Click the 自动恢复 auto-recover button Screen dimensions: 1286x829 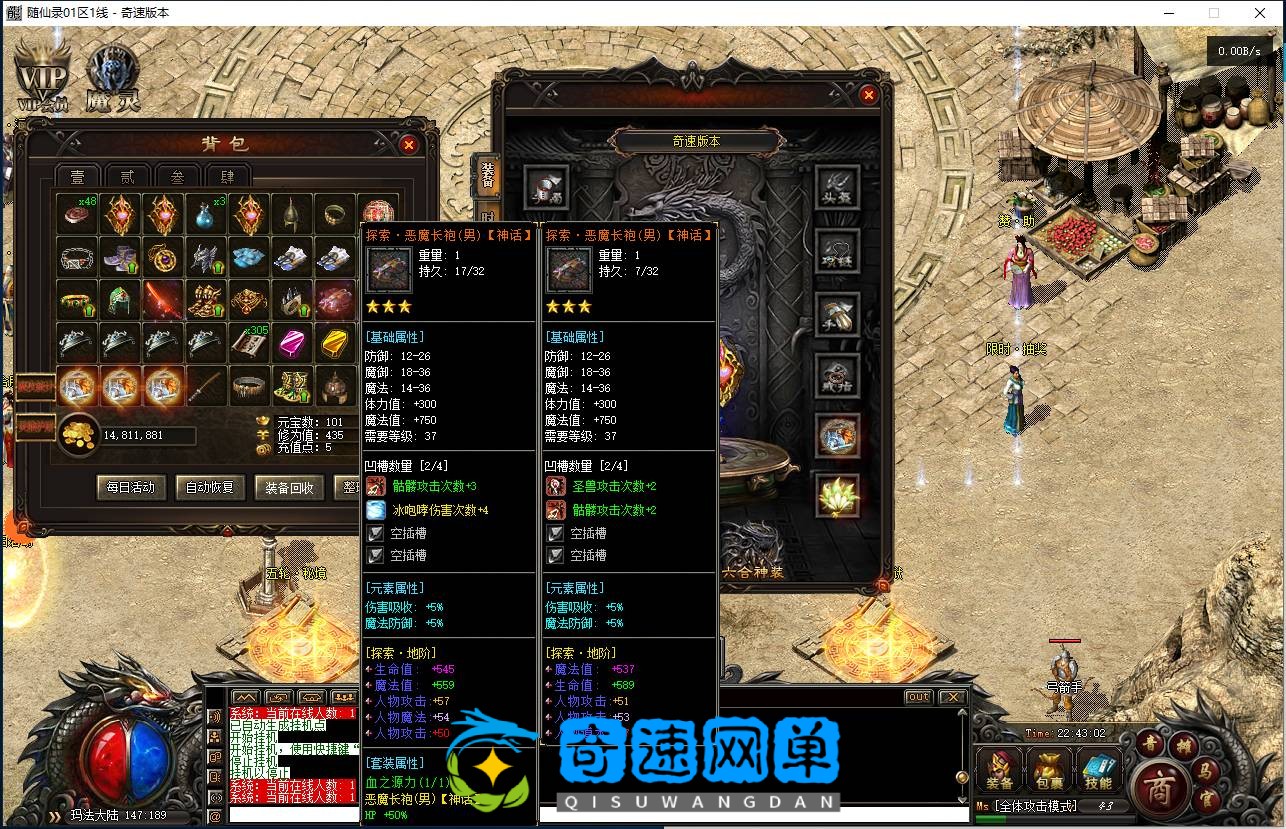[x=210, y=487]
